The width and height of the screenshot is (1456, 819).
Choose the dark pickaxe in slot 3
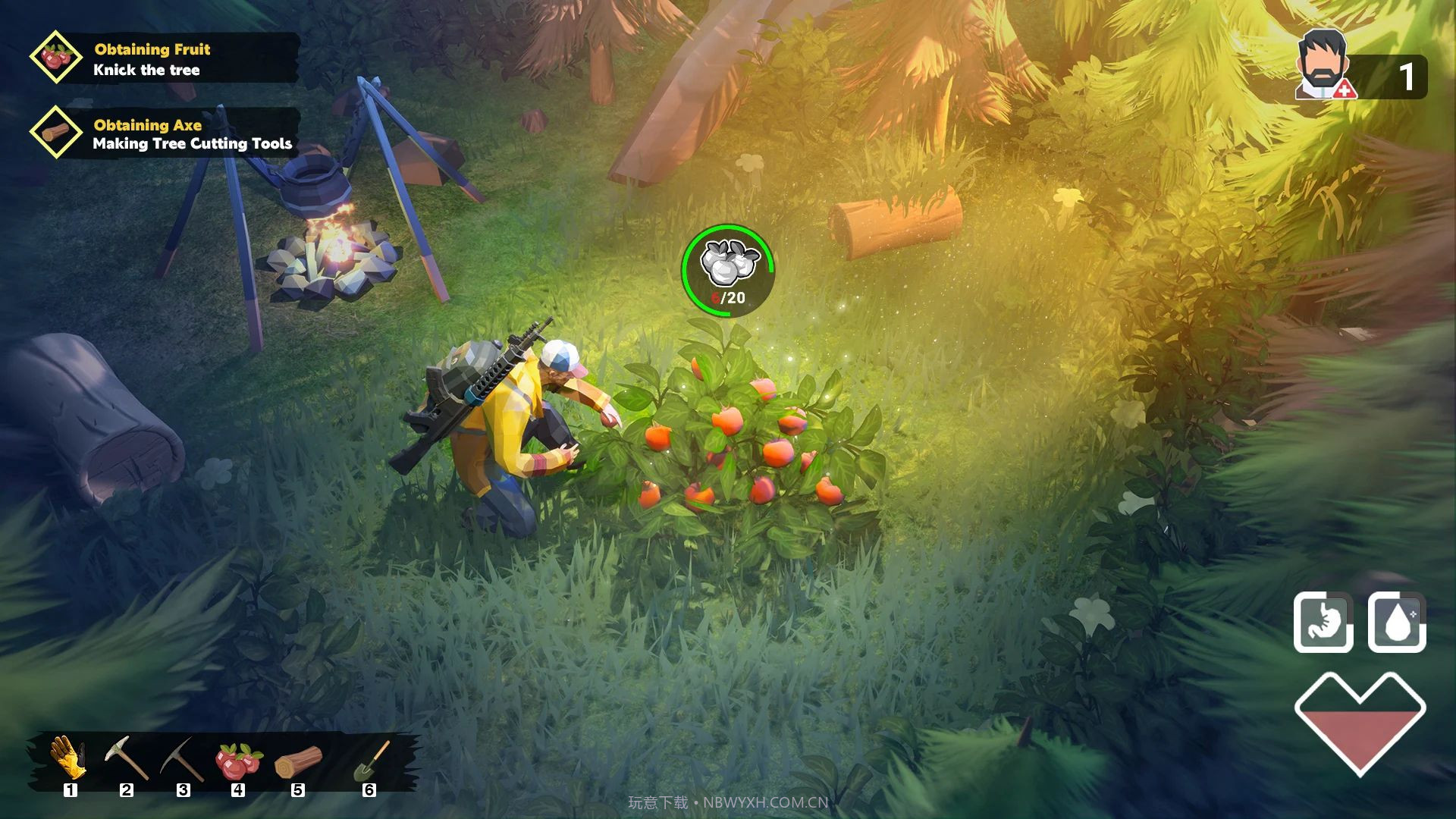coord(182,758)
